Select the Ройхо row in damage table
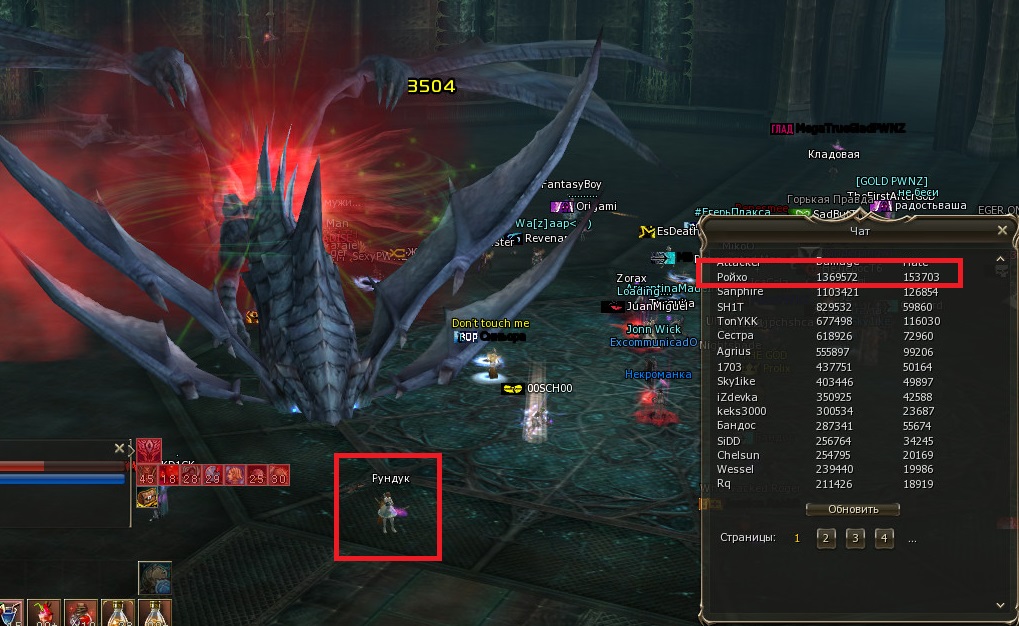 [830, 276]
